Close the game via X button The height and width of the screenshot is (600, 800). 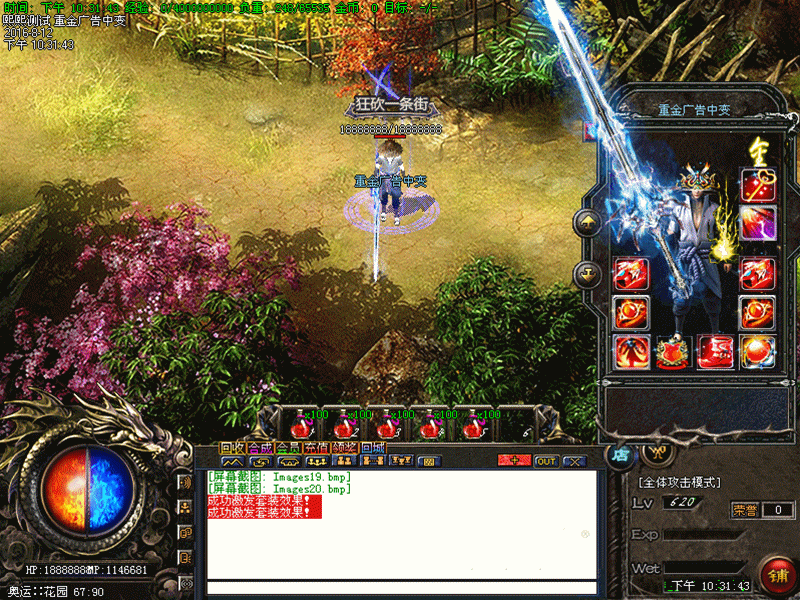pyautogui.click(x=574, y=461)
